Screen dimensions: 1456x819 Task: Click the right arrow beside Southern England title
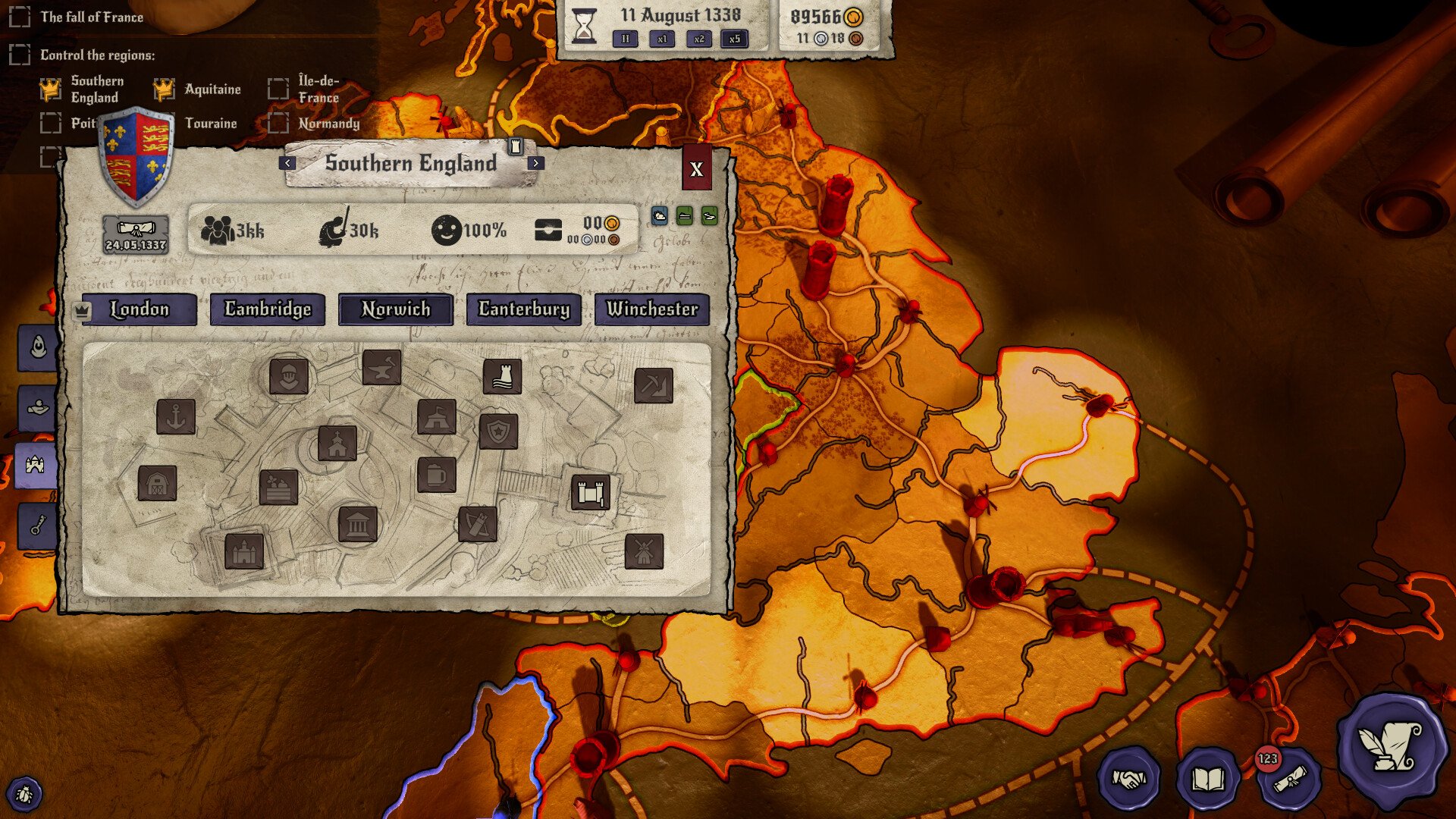coord(536,163)
